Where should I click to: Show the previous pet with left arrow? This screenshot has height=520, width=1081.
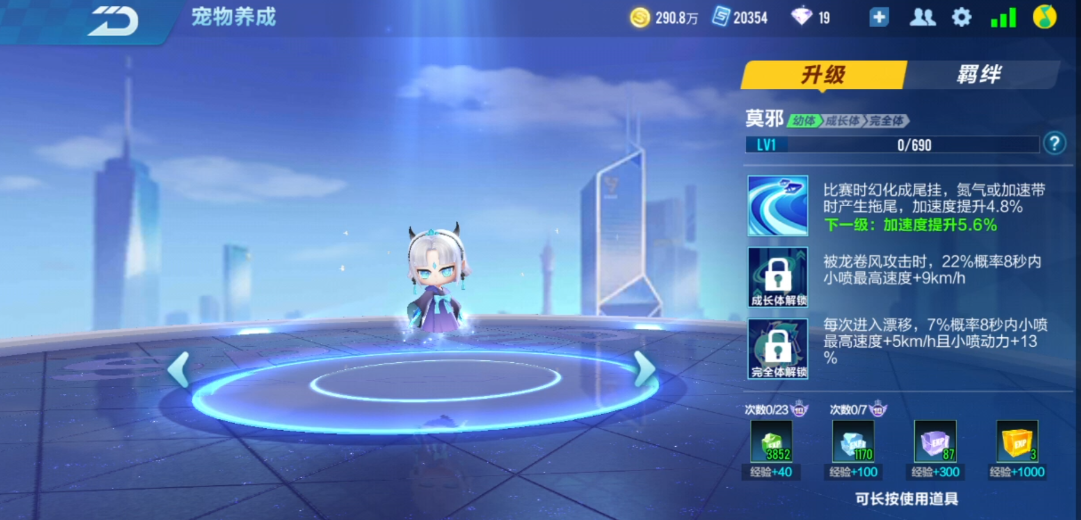click(179, 370)
